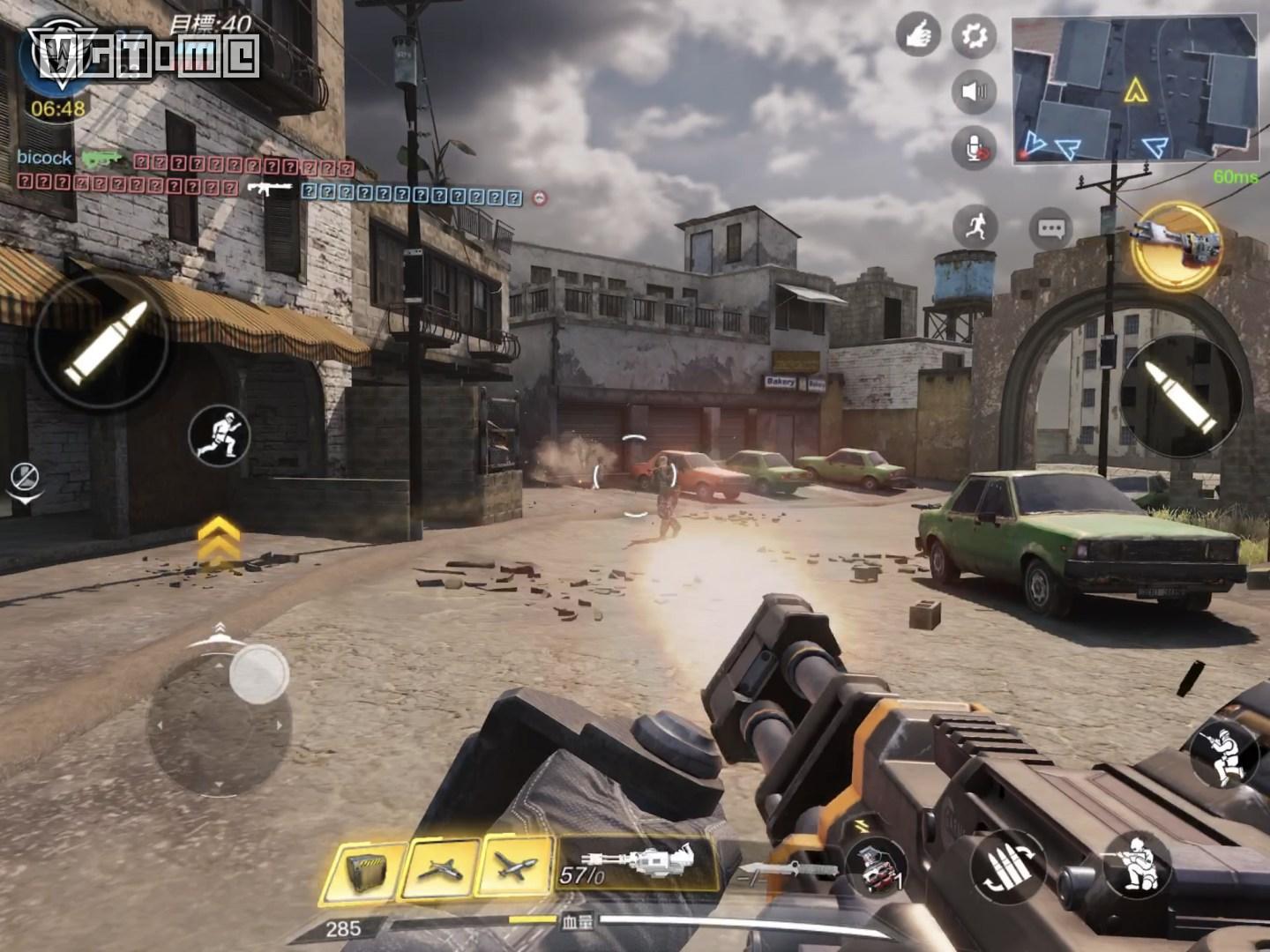1270x952 pixels.
Task: Toggle the muted microphone icon
Action: tap(974, 148)
